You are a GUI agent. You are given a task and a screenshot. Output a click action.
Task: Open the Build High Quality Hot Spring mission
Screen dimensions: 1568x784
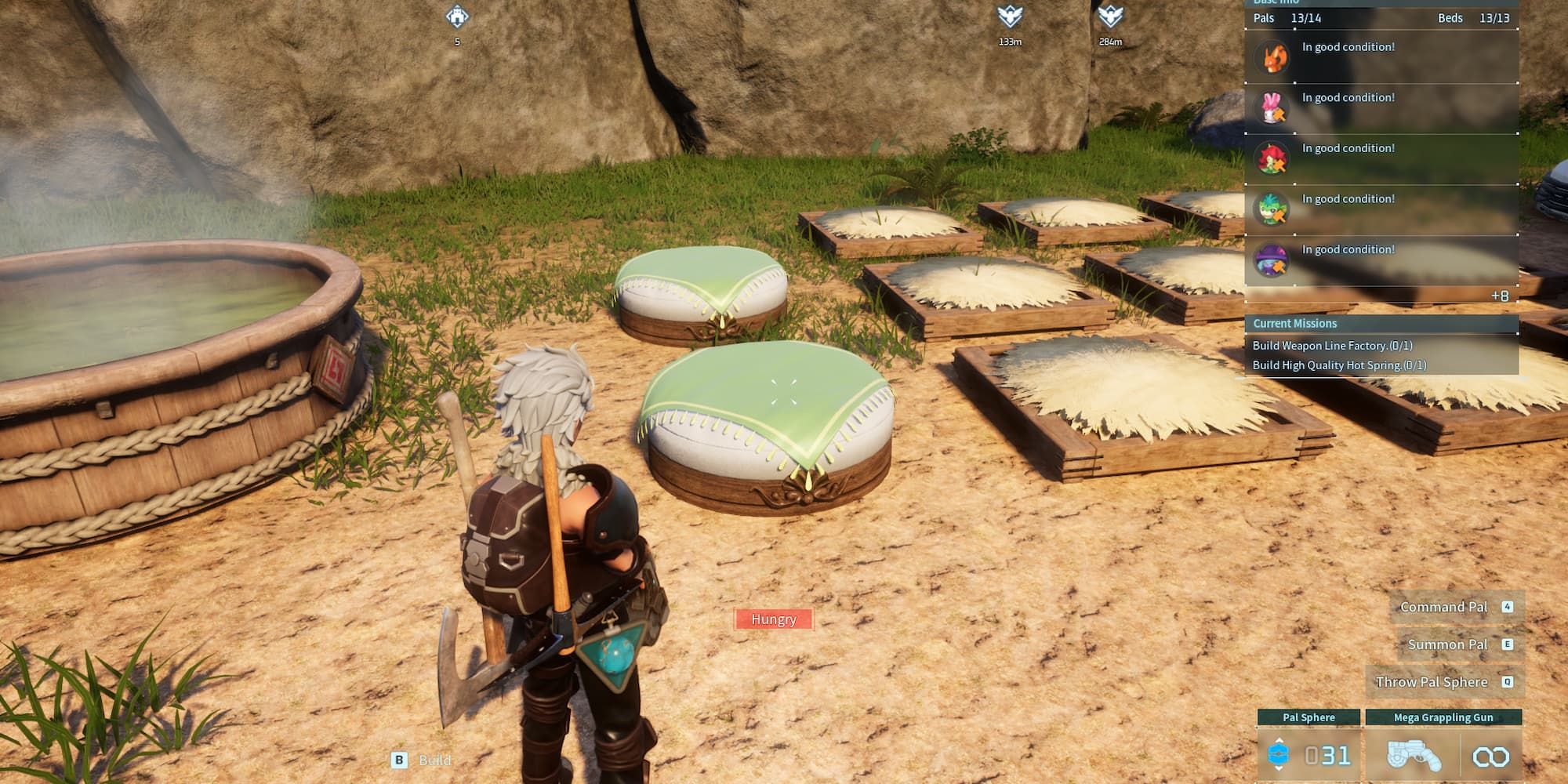pos(1339,365)
